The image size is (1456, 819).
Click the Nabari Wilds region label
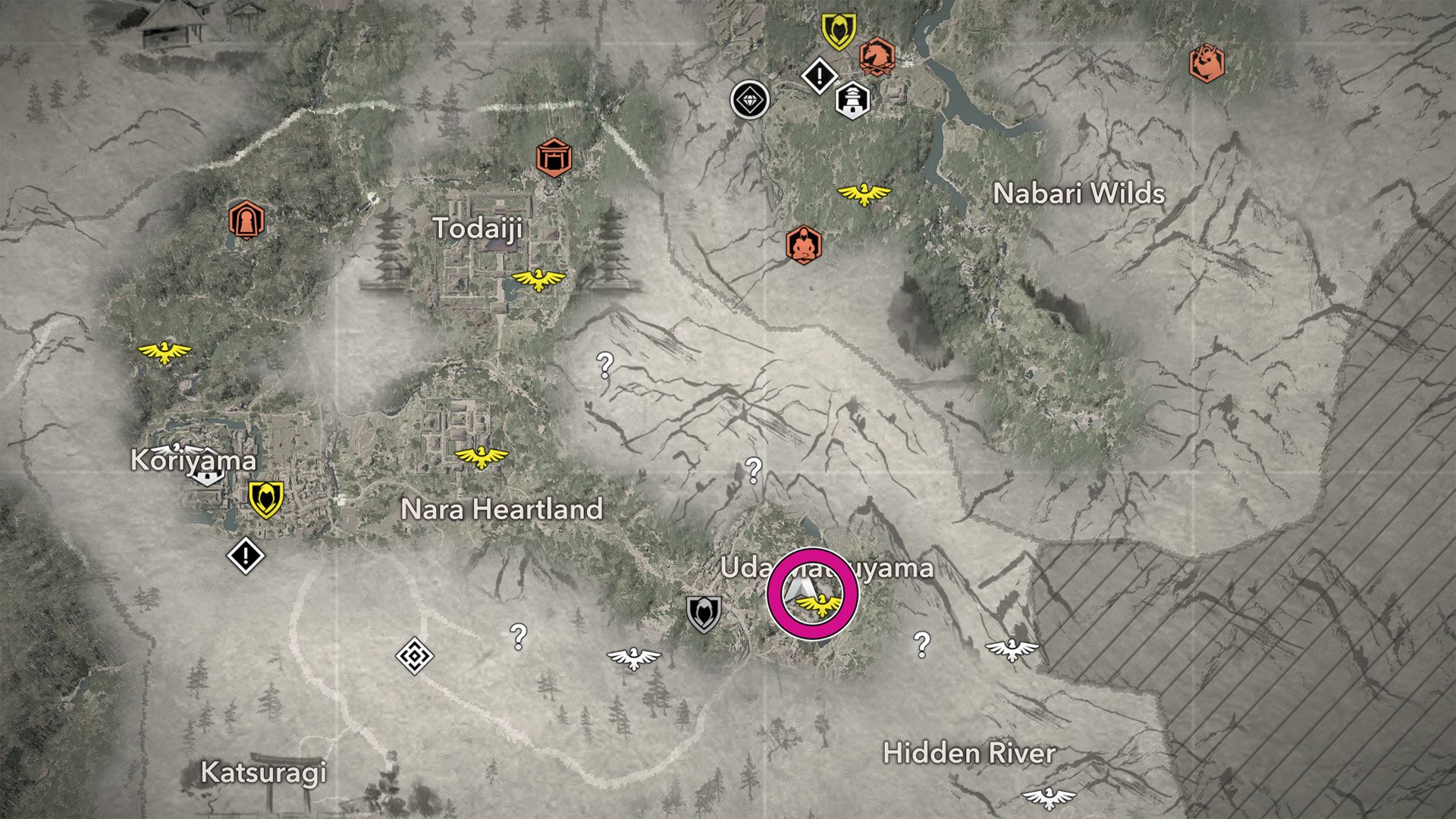pos(1079,194)
